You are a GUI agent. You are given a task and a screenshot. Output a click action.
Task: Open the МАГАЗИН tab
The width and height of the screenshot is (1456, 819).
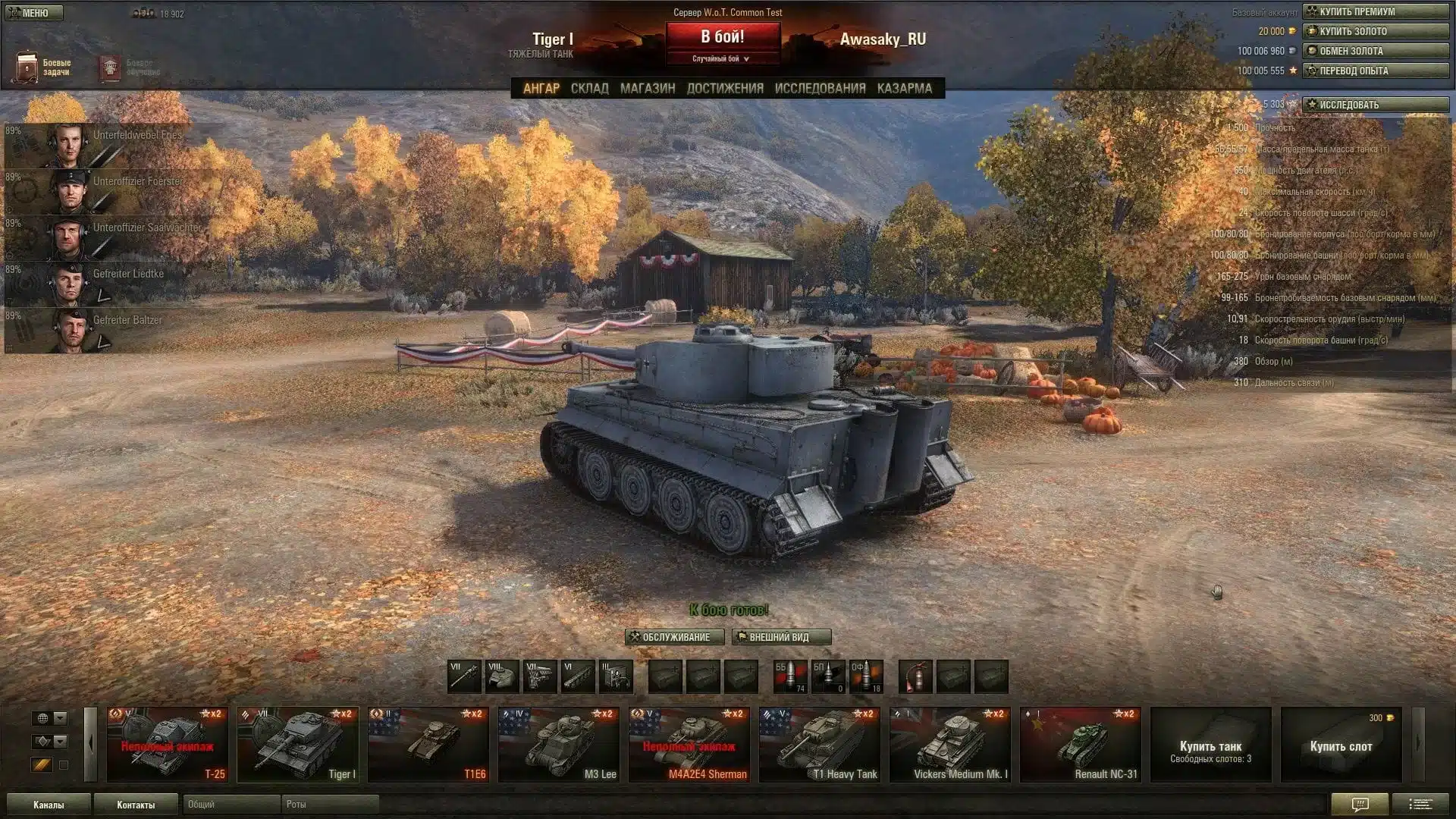coord(647,89)
